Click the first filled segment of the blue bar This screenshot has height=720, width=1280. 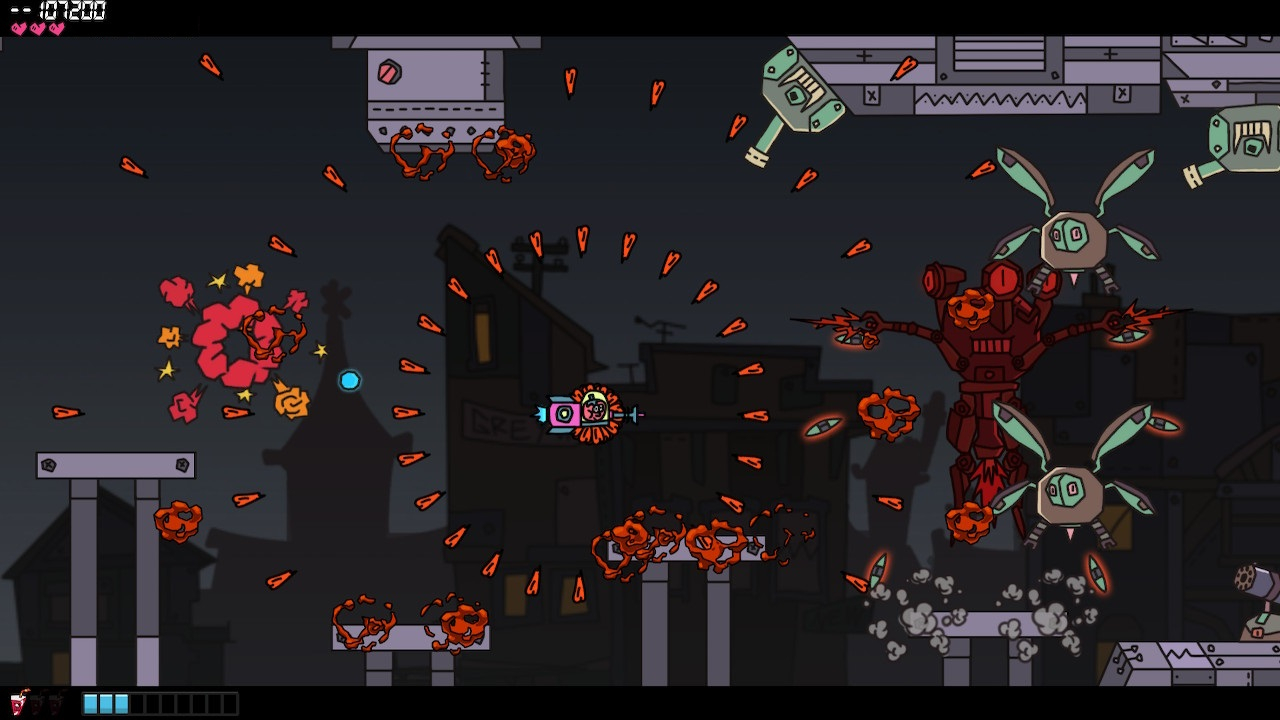tap(89, 703)
